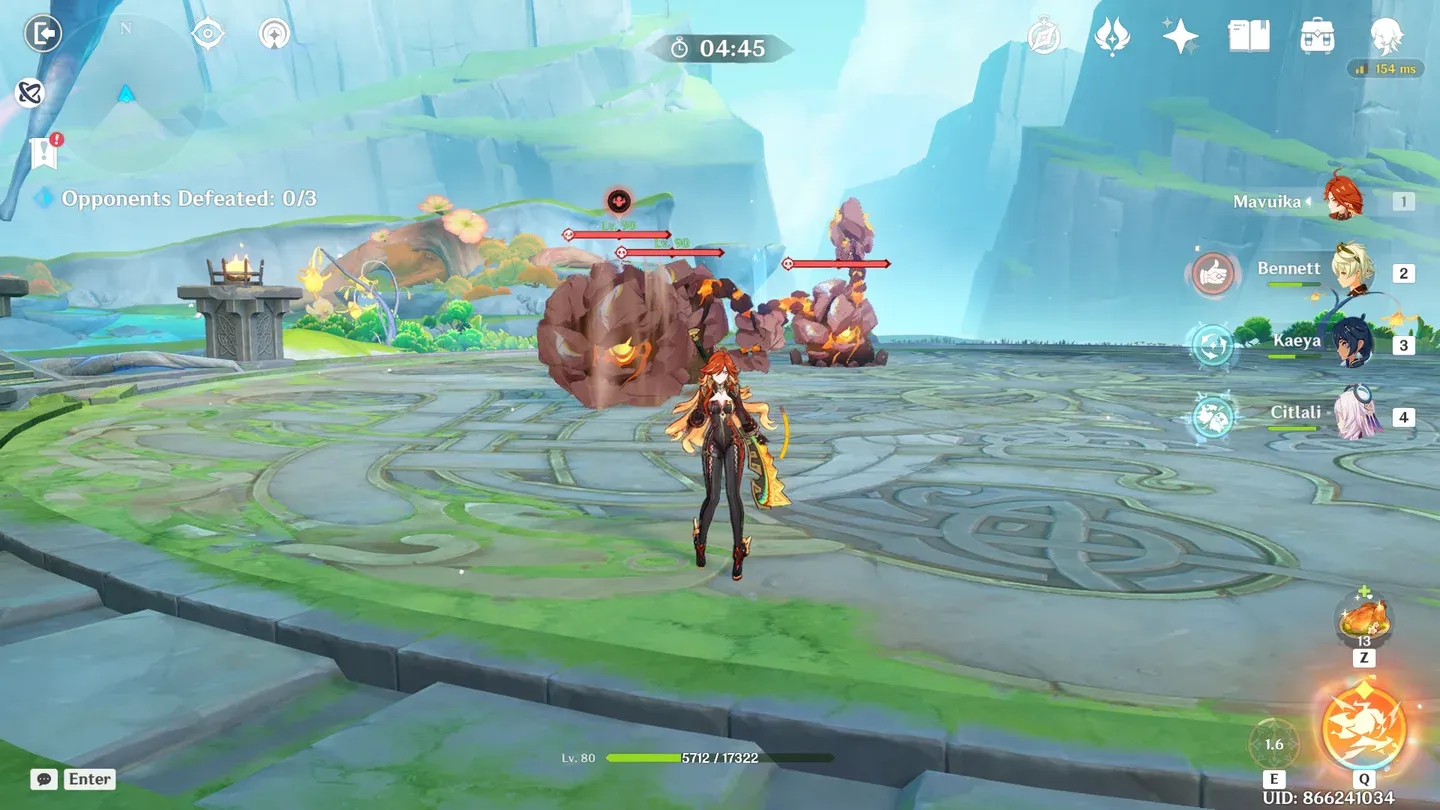1440x810 pixels.
Task: Open the Wish star menu
Action: point(1180,37)
